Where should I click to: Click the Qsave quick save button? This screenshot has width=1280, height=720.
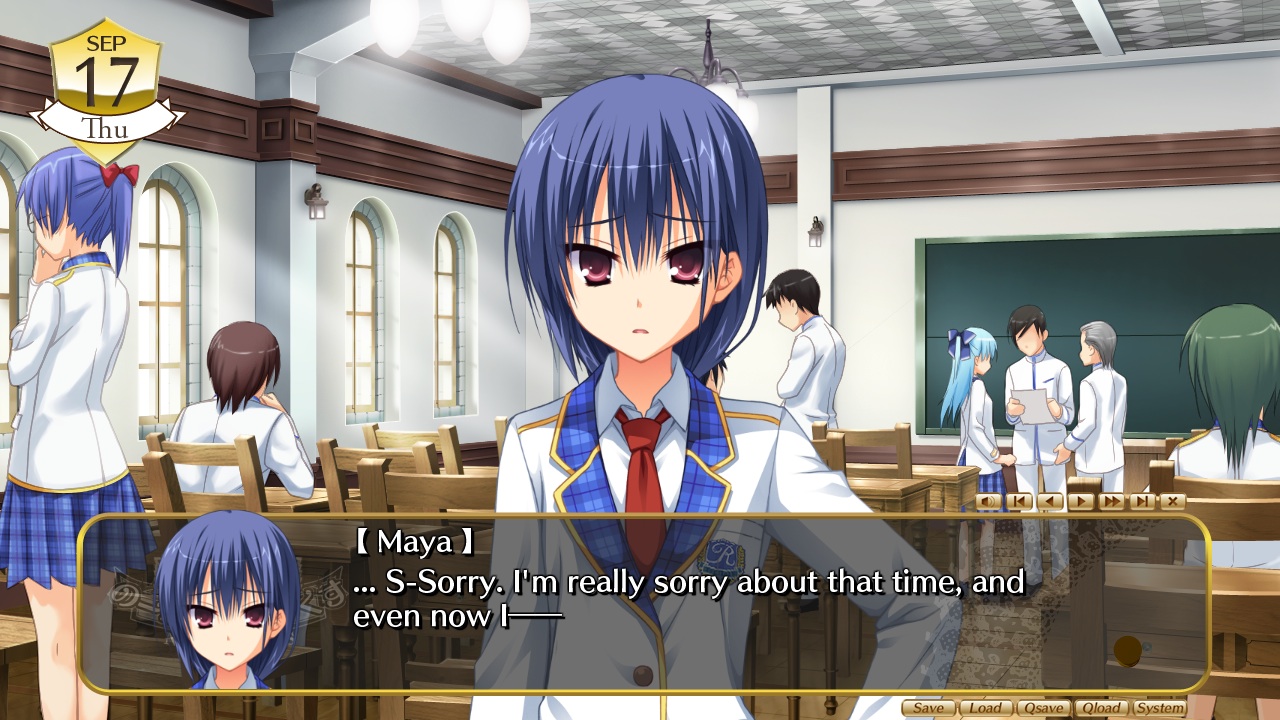pyautogui.click(x=1043, y=708)
